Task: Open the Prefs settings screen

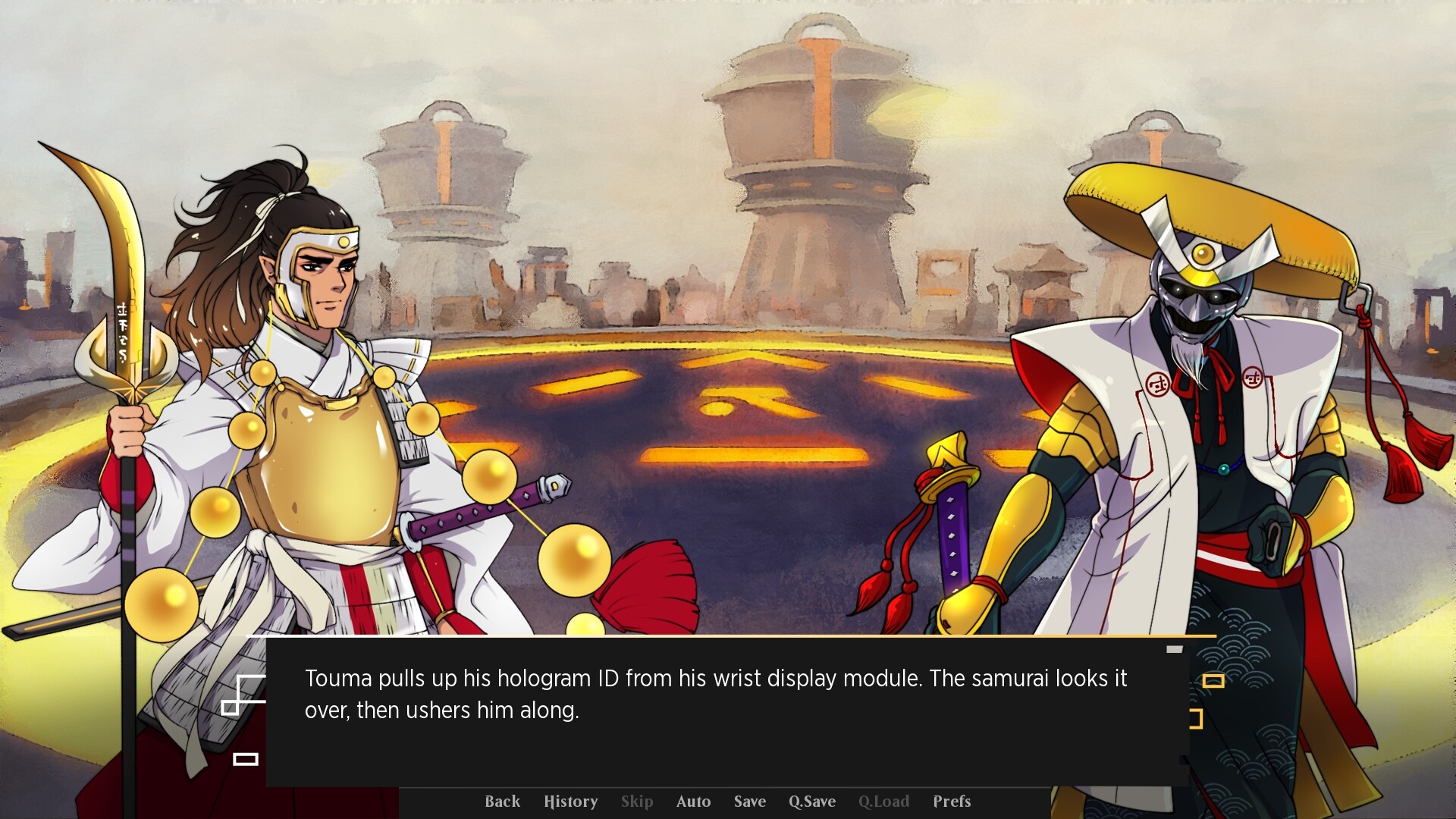Action: [951, 802]
